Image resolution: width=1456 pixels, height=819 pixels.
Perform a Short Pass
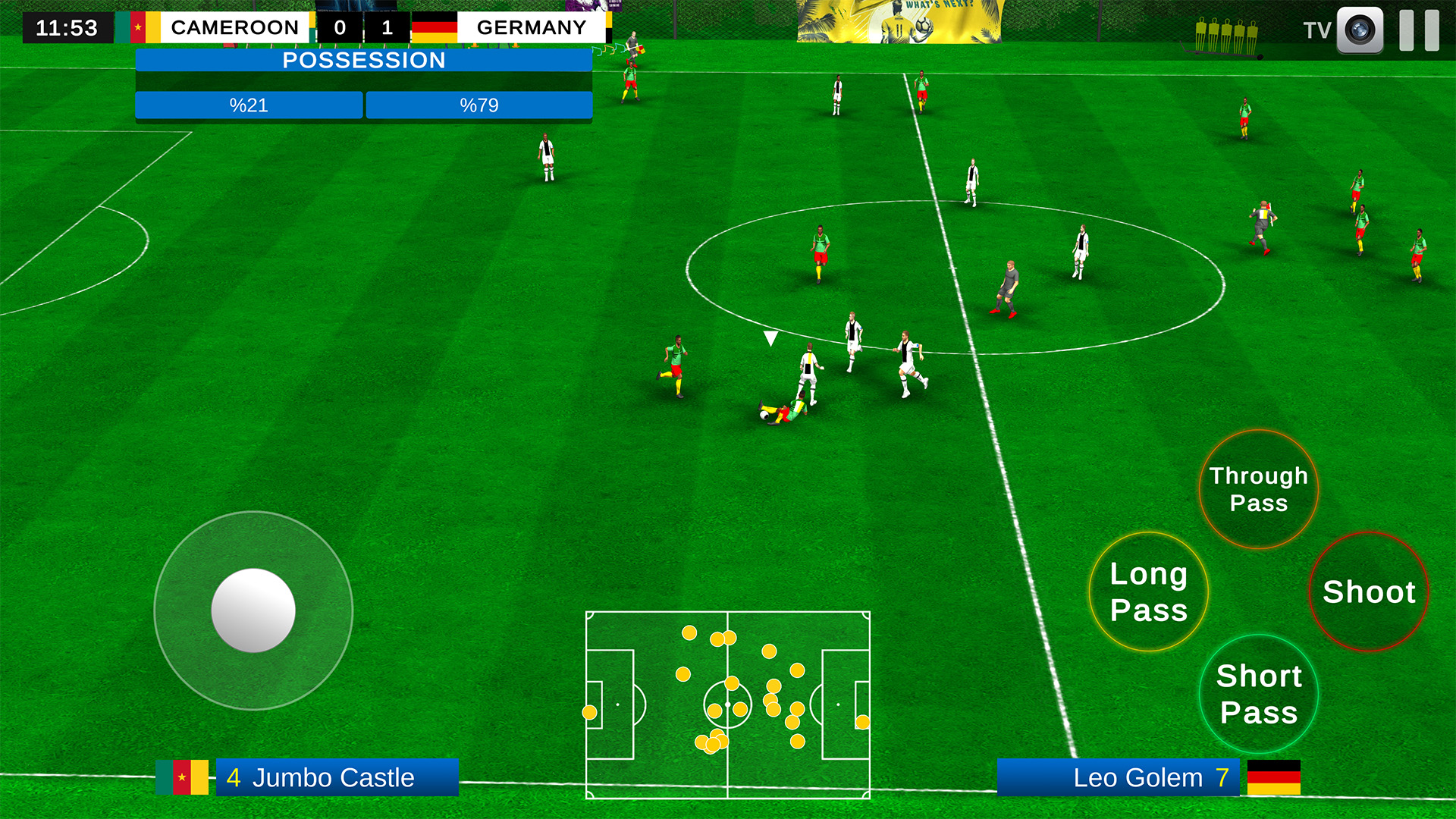(1258, 694)
